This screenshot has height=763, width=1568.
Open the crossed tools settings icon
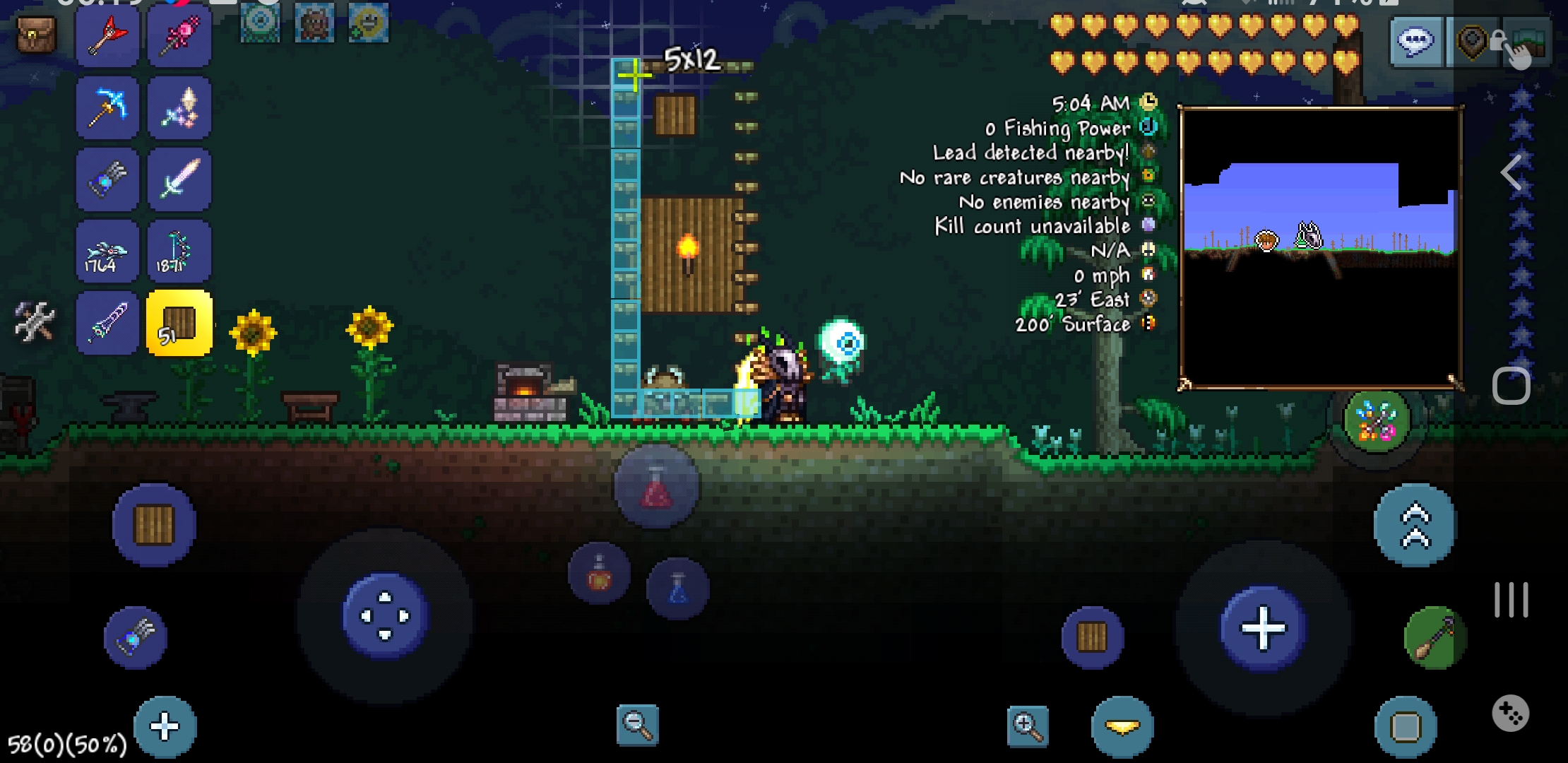pos(34,322)
